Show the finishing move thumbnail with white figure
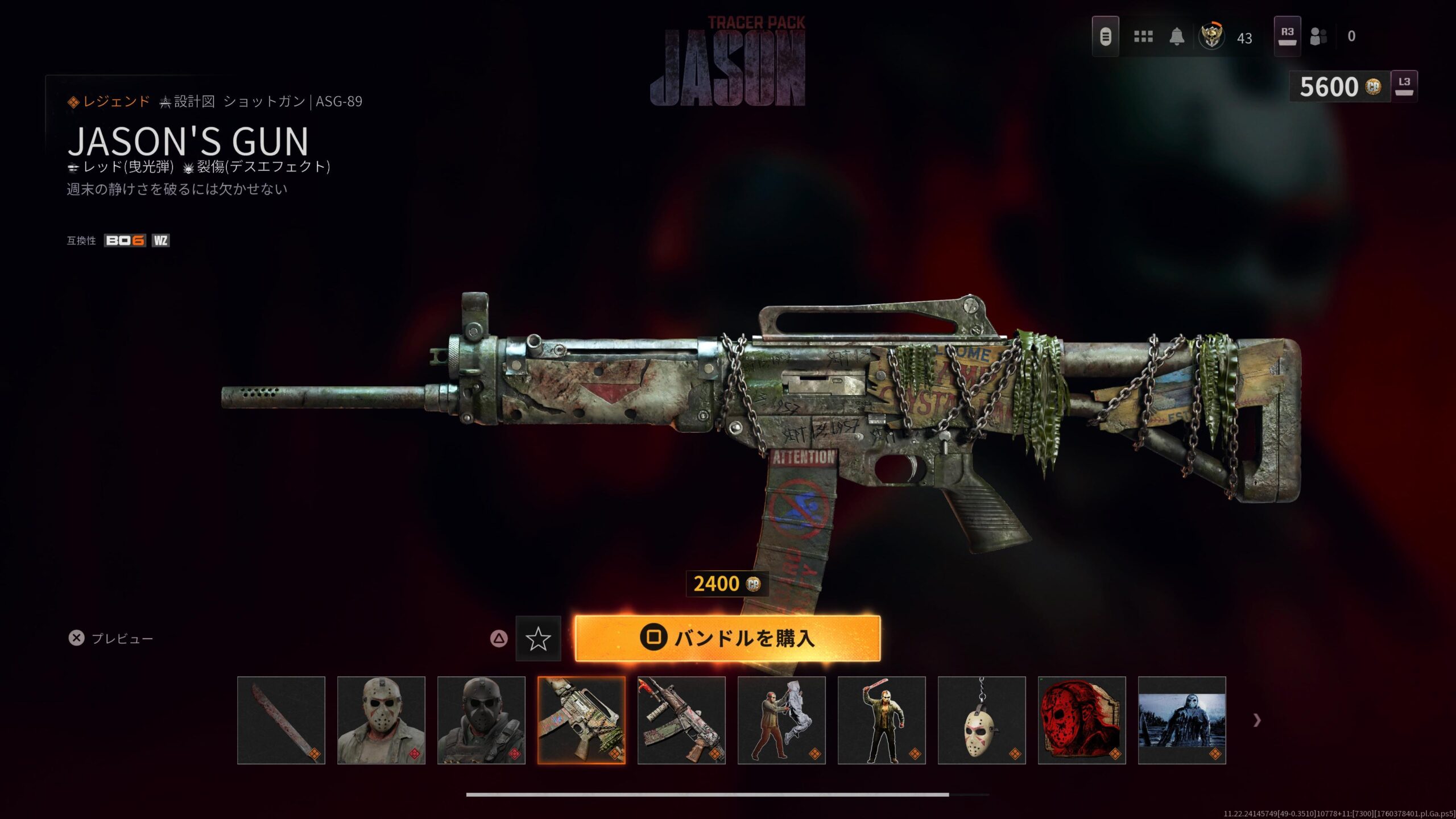 click(x=781, y=720)
